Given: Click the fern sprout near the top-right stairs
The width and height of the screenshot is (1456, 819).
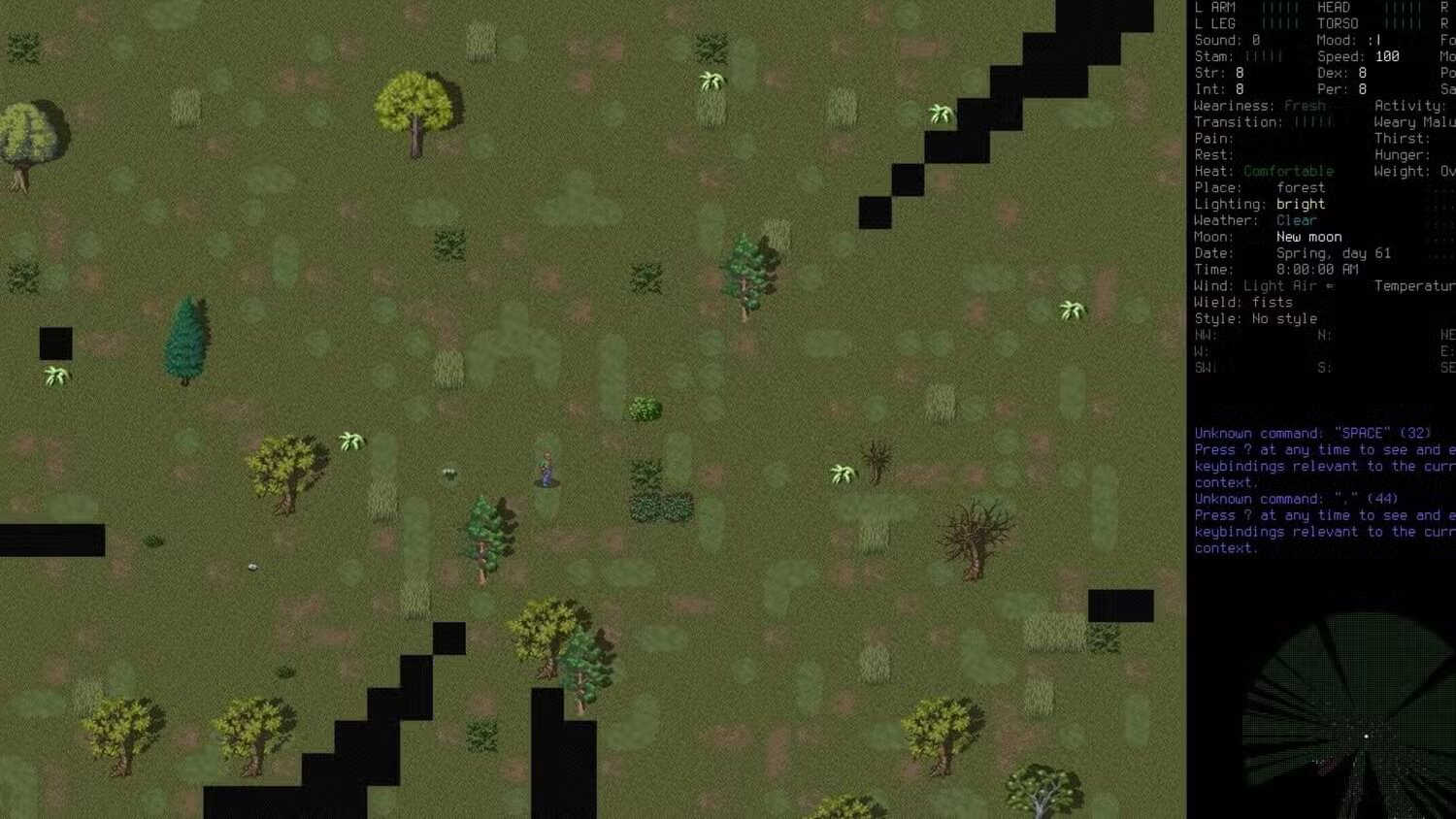Looking at the screenshot, I should tap(939, 114).
